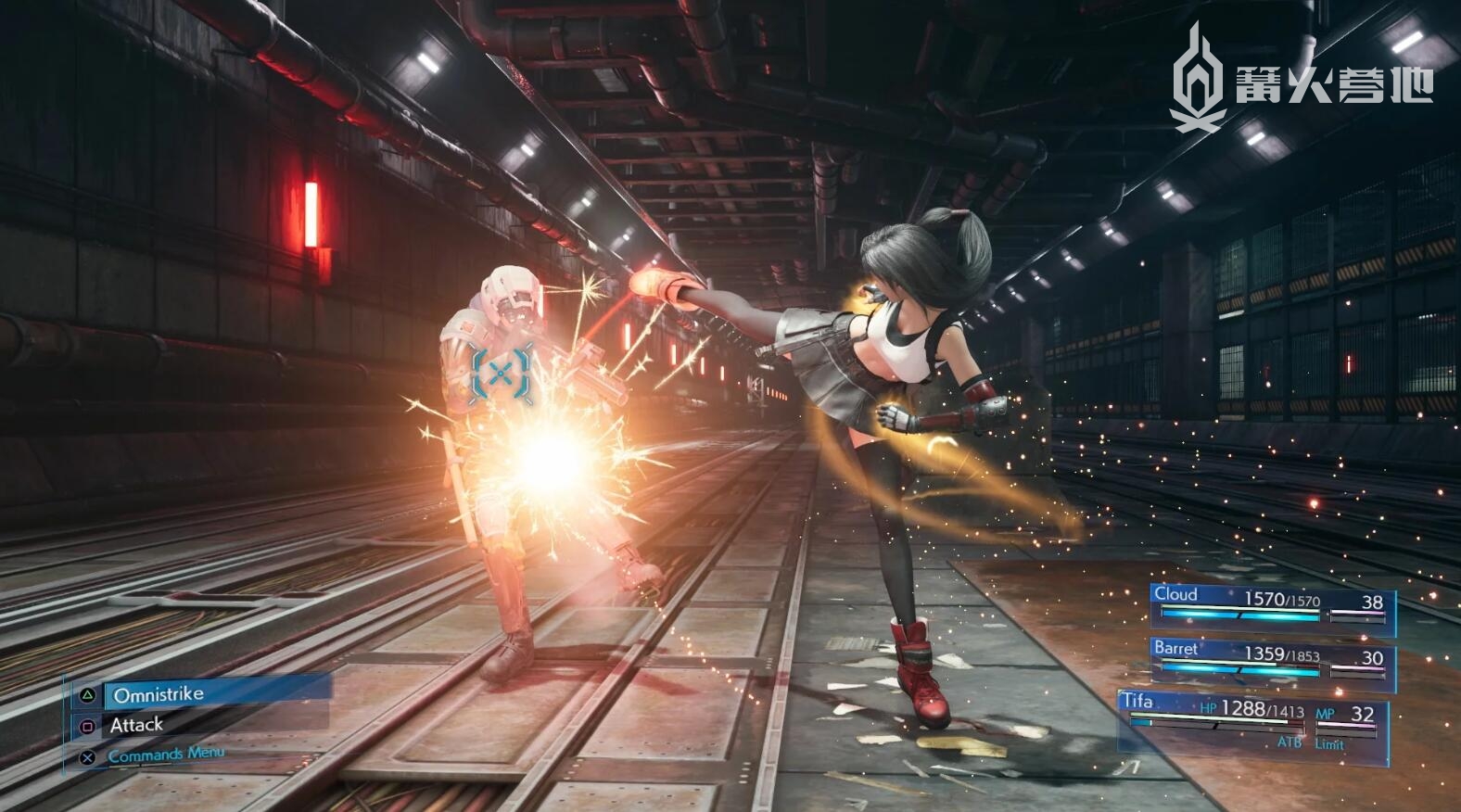
Task: Click the site watermark logo
Action: click(1302, 80)
